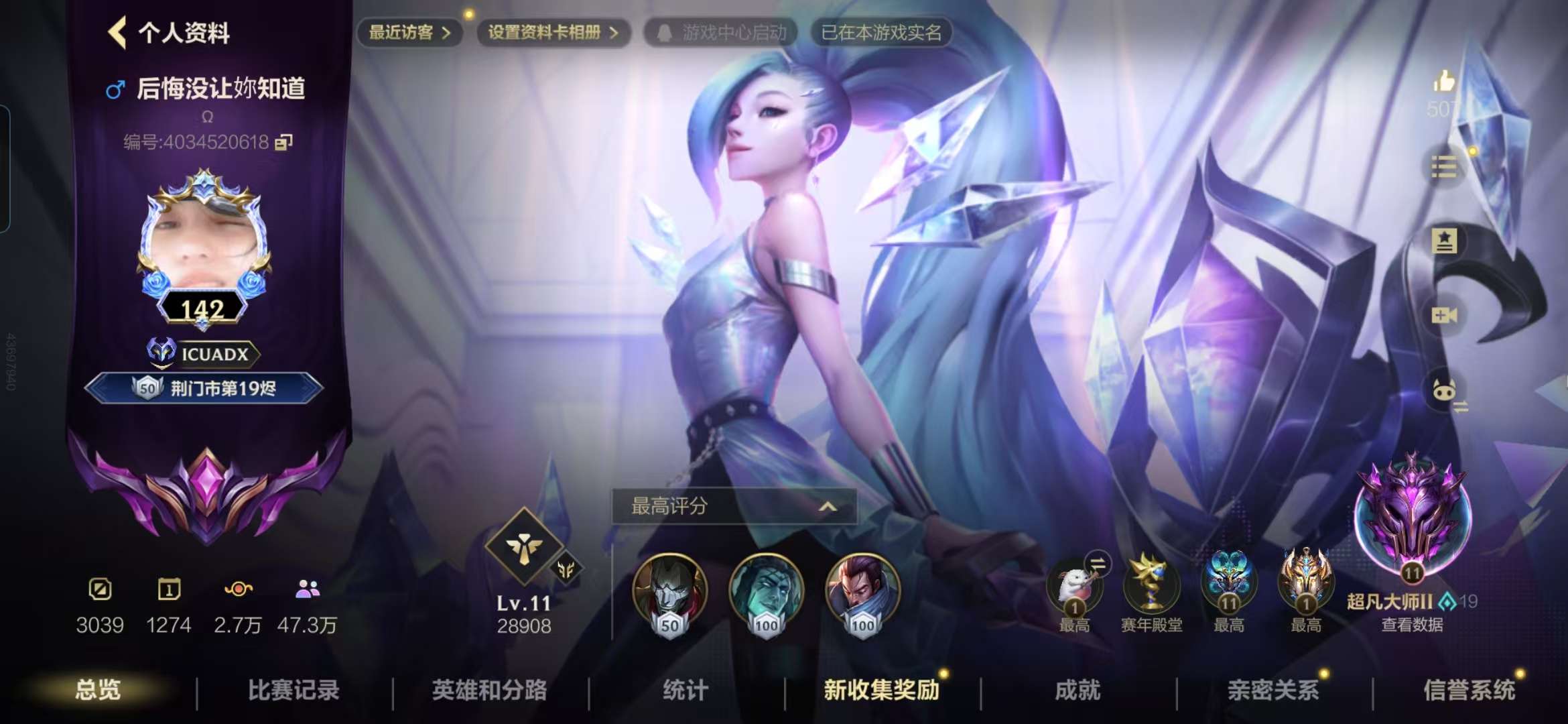
Task: Open the video camera icon
Action: click(1443, 315)
